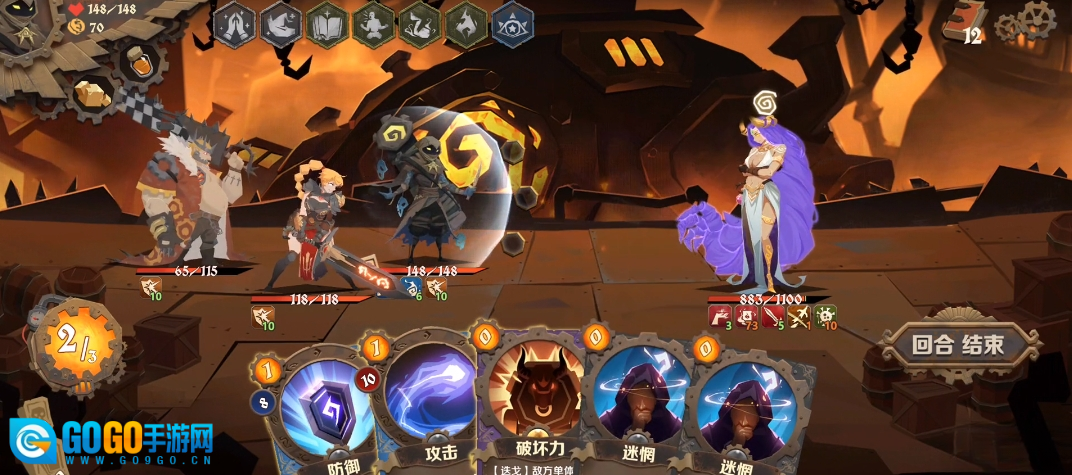Open the red deck book icon
1072x475 pixels.
coord(966,20)
